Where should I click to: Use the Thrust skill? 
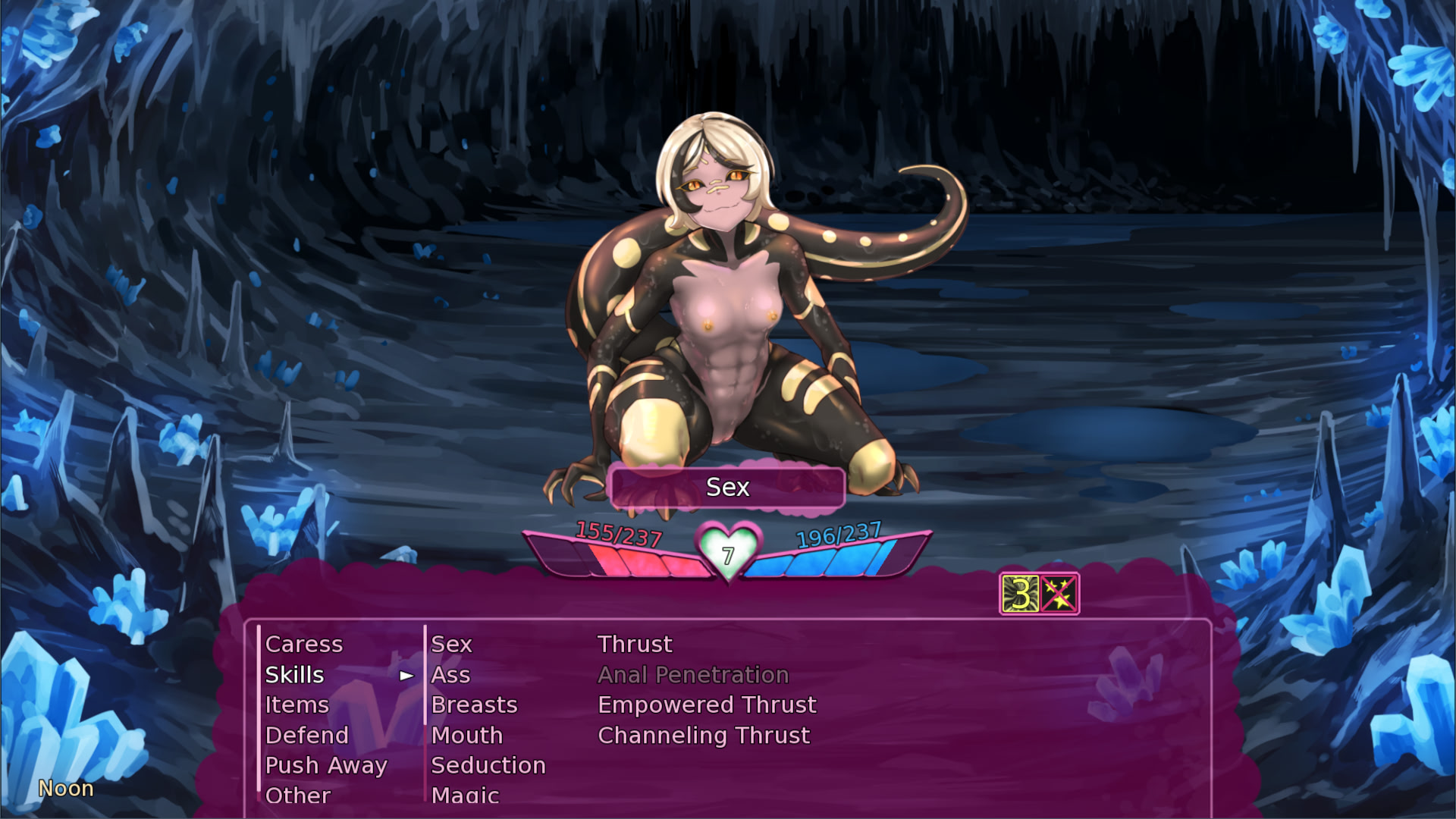point(635,645)
